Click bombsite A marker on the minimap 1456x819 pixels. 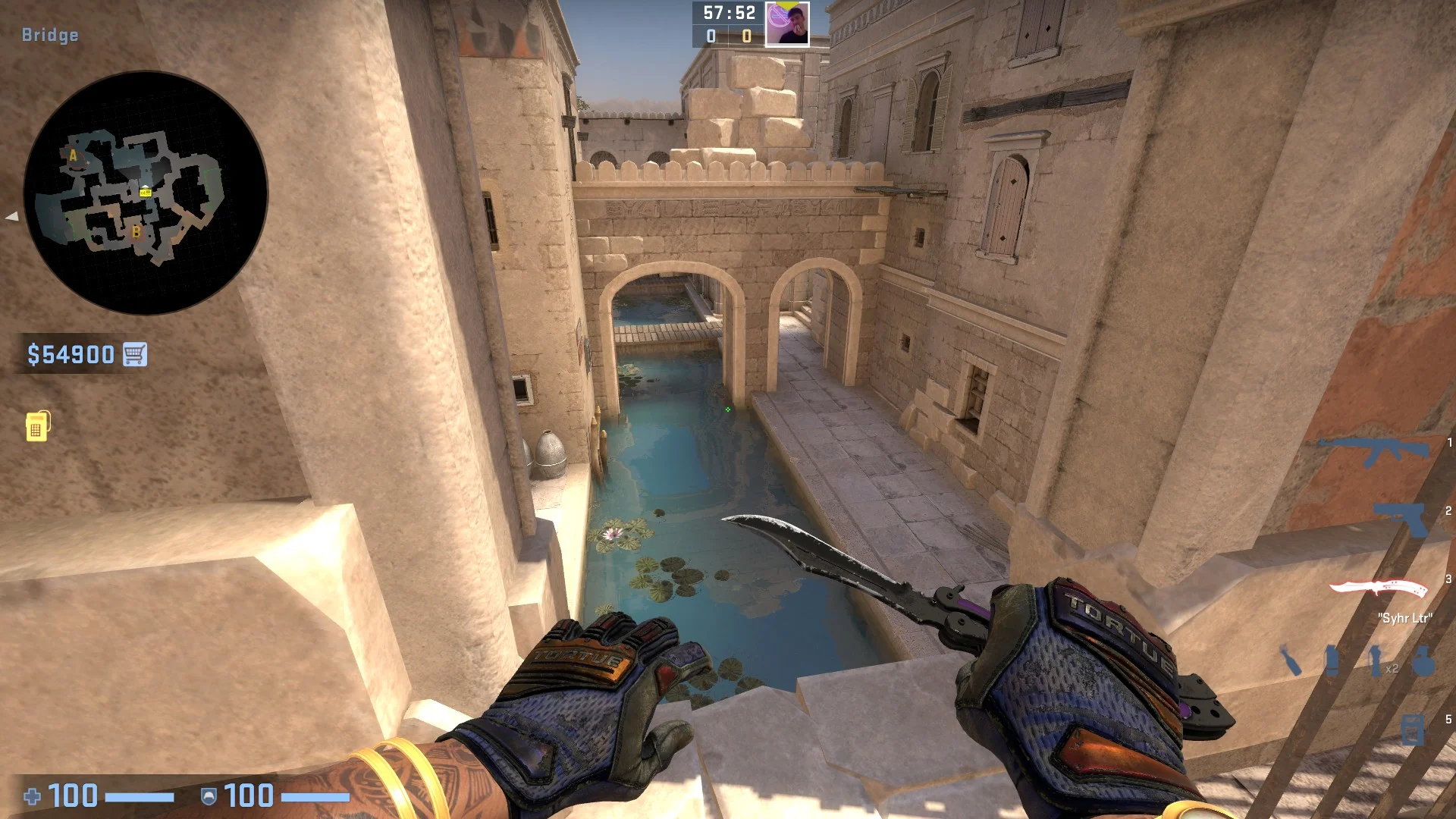[x=73, y=155]
